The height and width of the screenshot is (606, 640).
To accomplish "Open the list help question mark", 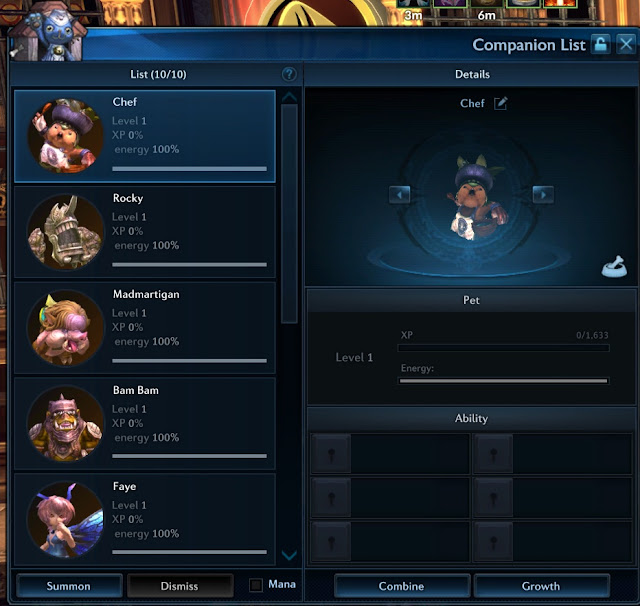I will pos(289,74).
